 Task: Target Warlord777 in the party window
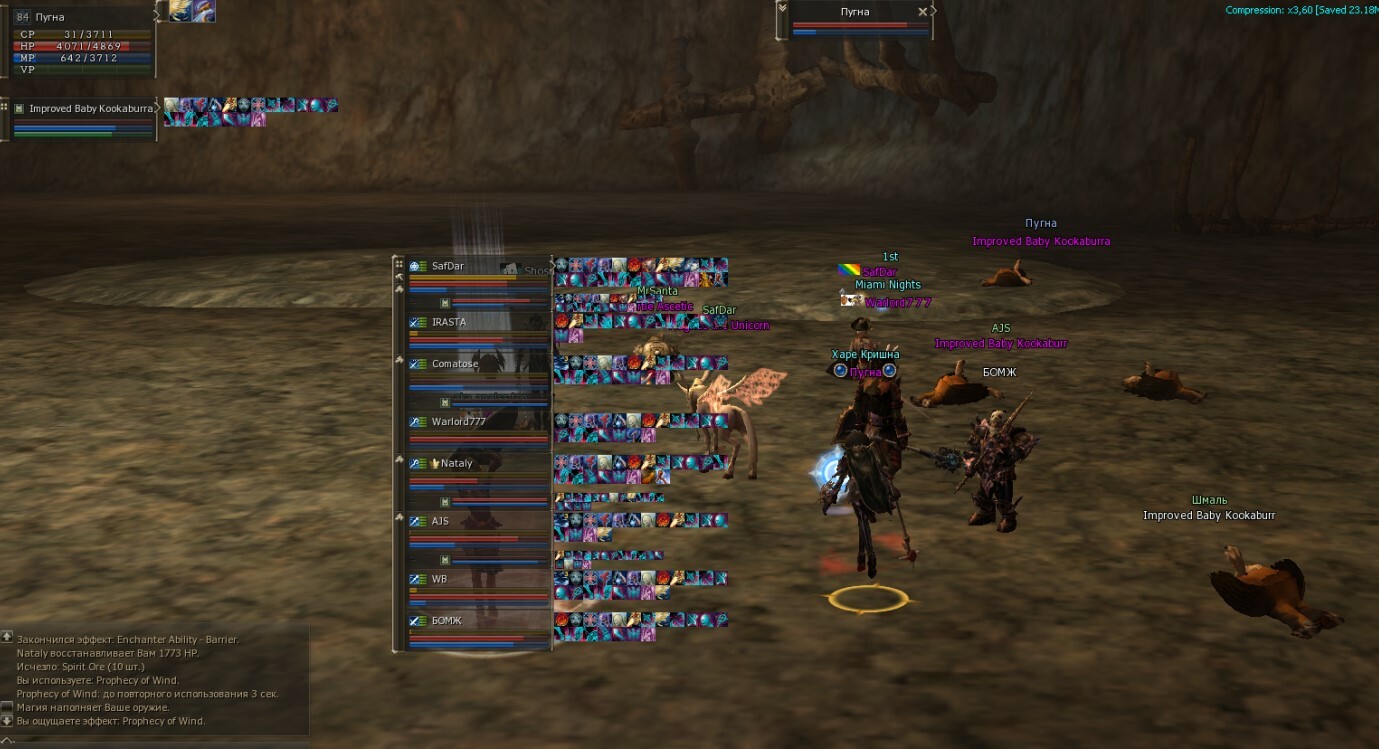458,422
